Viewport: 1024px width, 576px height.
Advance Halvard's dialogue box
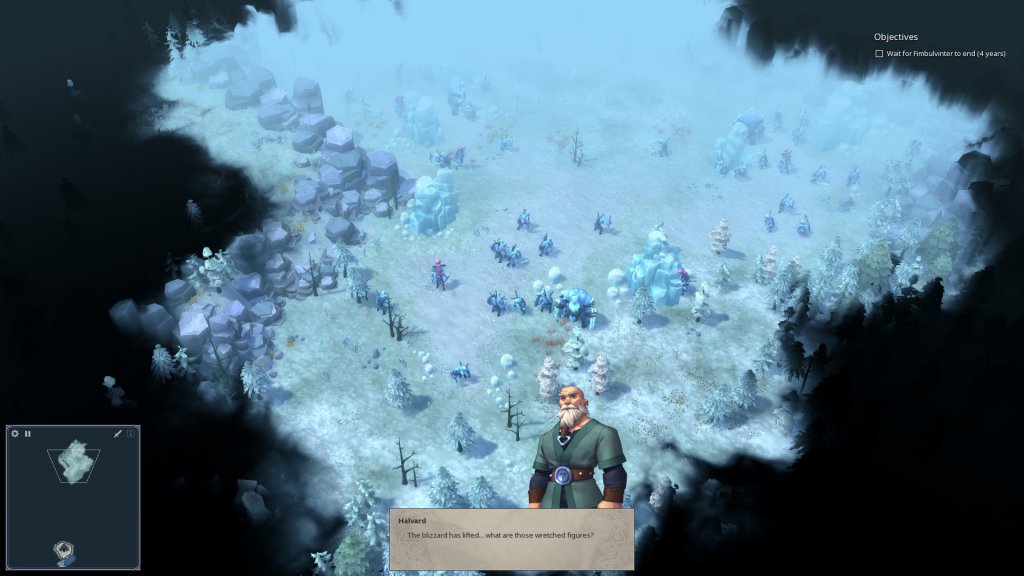pyautogui.click(x=511, y=538)
